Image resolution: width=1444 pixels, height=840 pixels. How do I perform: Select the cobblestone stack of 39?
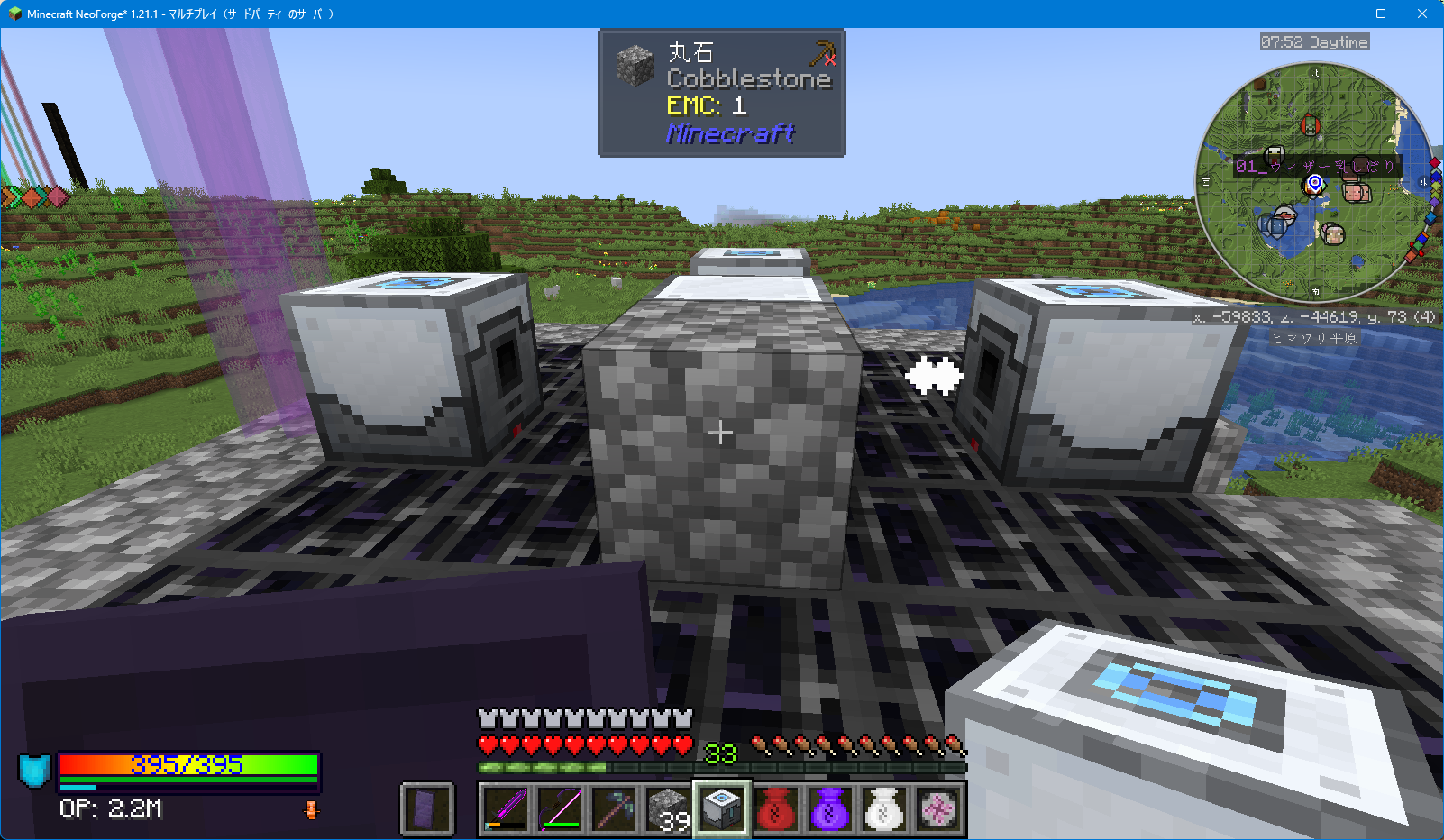(668, 808)
